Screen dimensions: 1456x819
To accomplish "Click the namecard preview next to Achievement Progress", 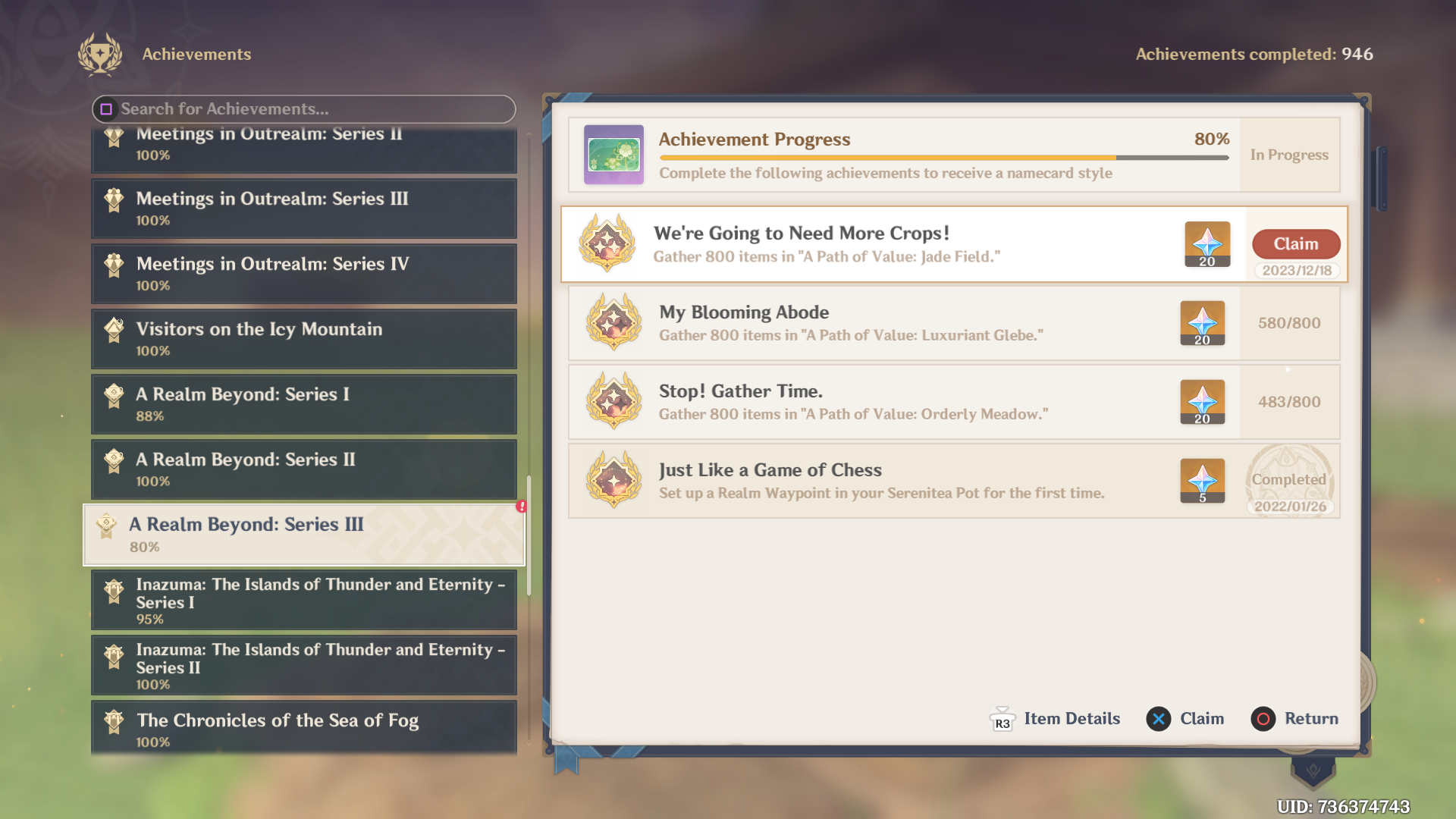I will click(x=613, y=155).
